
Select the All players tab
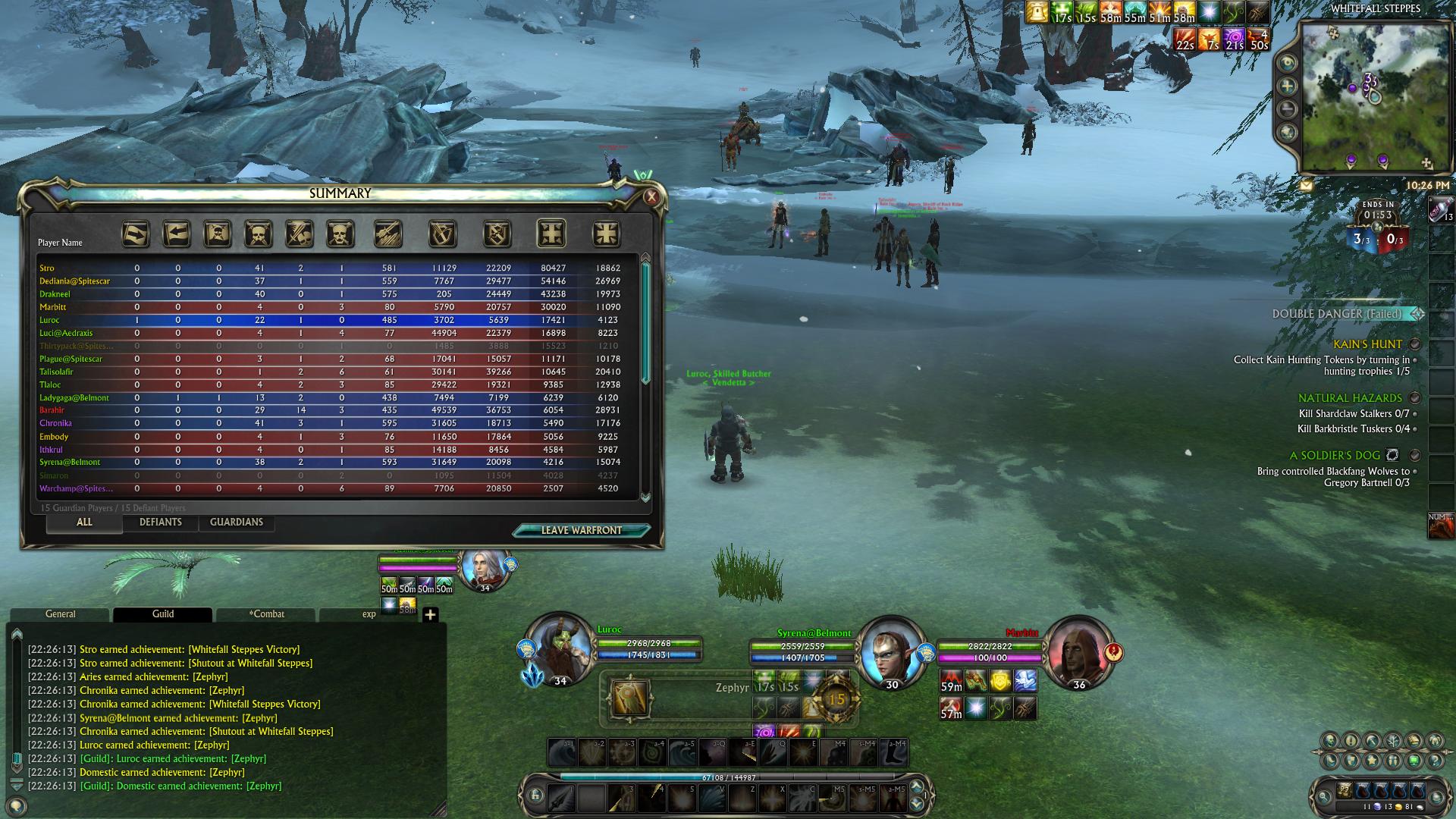(84, 522)
